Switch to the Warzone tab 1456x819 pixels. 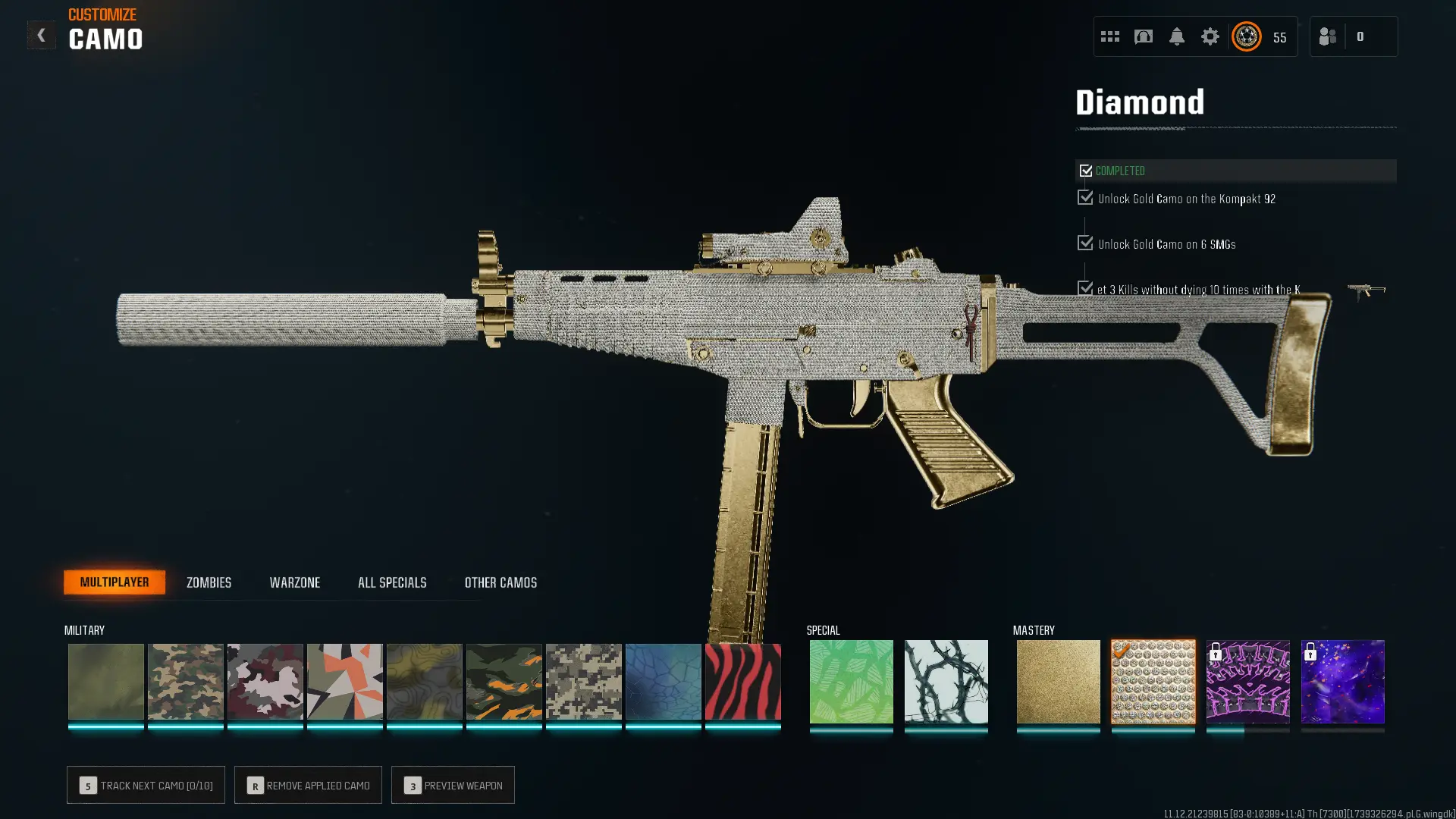tap(296, 582)
